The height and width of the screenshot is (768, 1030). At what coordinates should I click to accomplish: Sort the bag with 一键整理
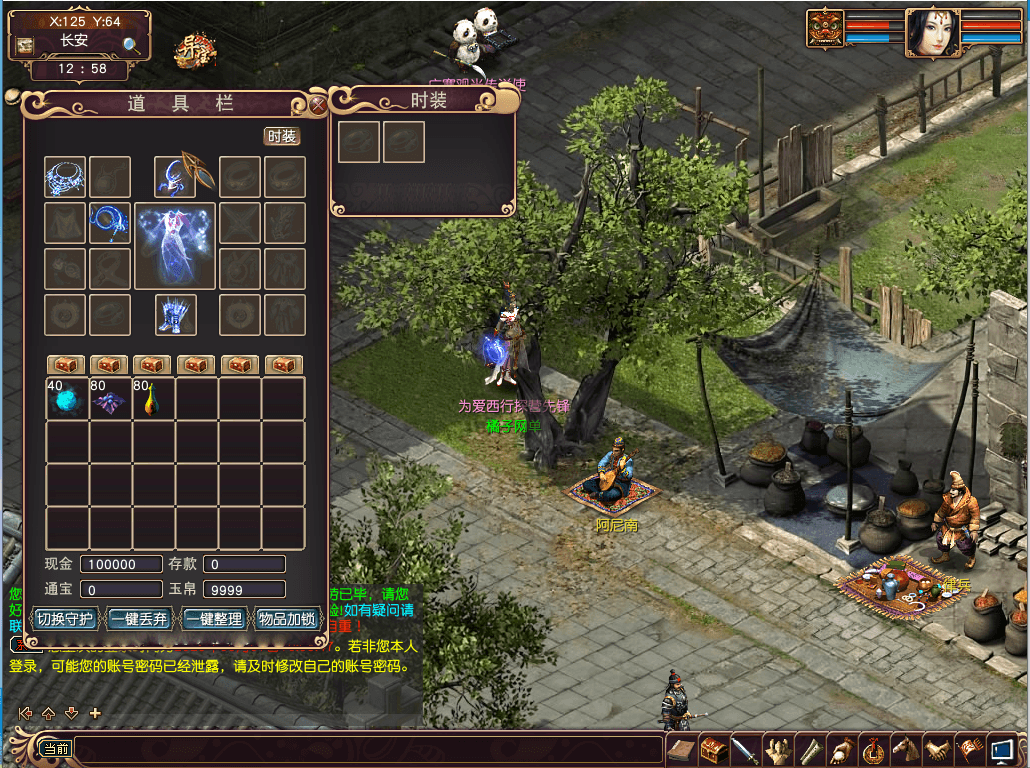(x=212, y=619)
